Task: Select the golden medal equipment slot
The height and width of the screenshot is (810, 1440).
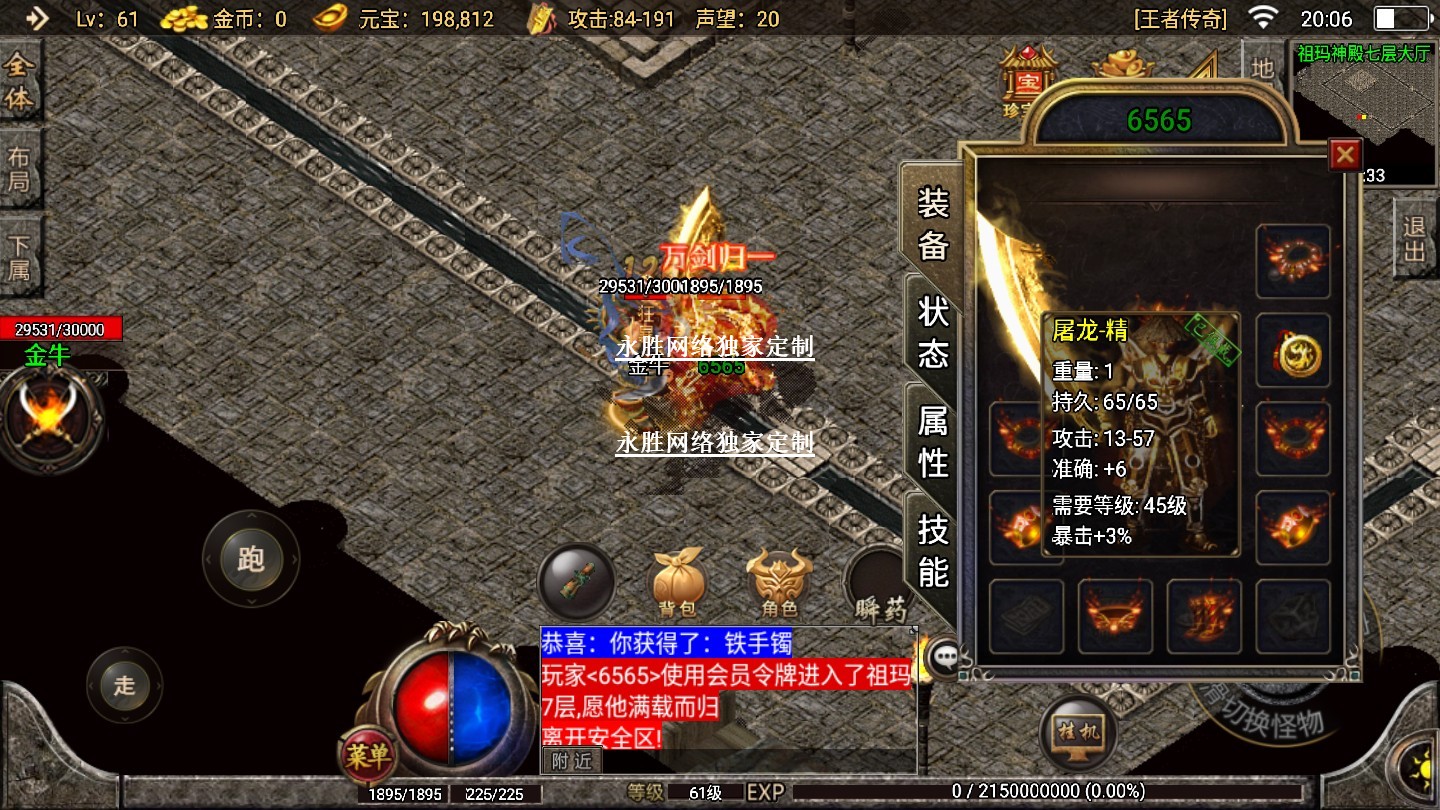Action: (1294, 352)
